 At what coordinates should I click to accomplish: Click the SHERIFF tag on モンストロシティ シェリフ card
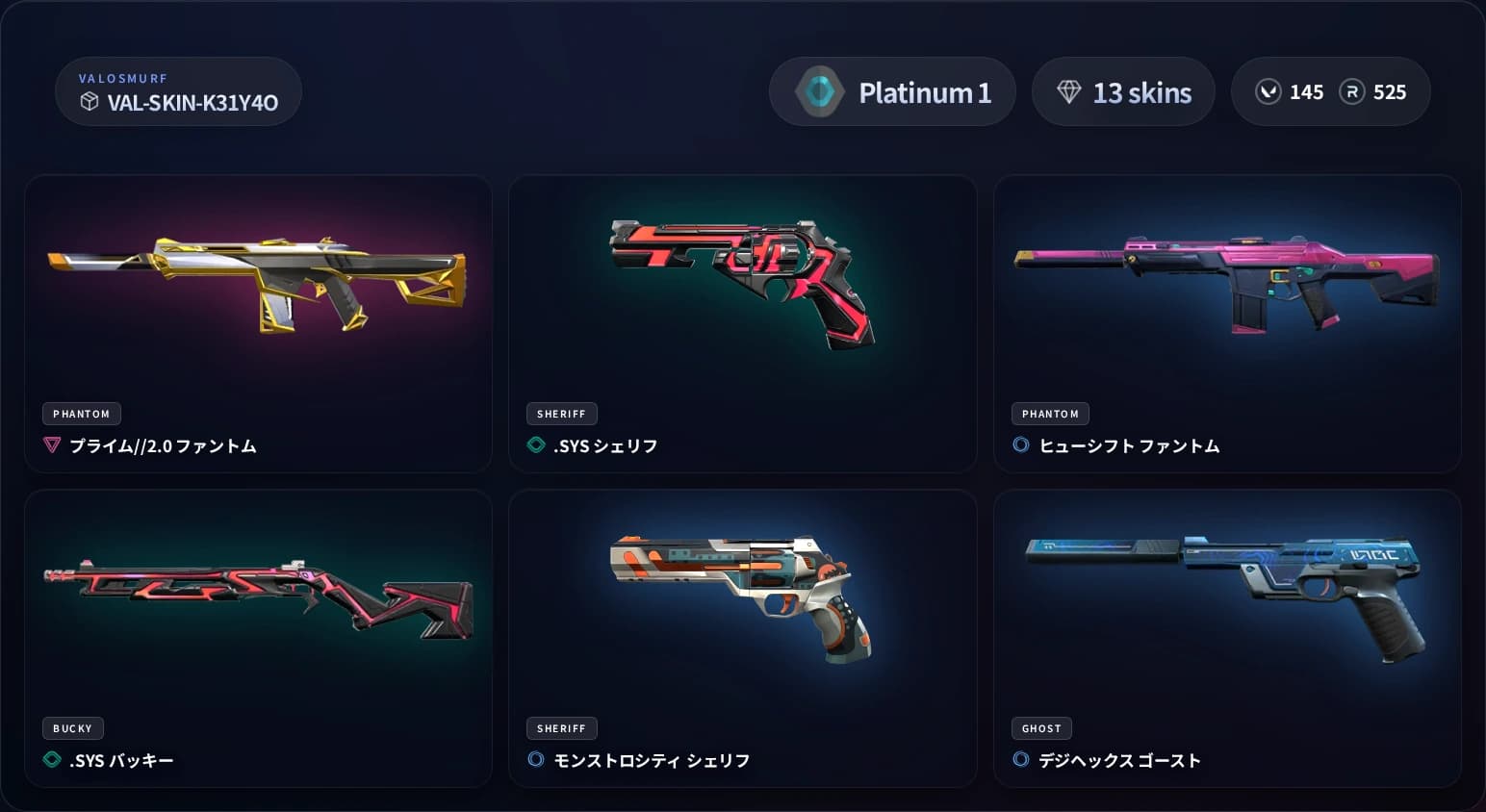[561, 728]
